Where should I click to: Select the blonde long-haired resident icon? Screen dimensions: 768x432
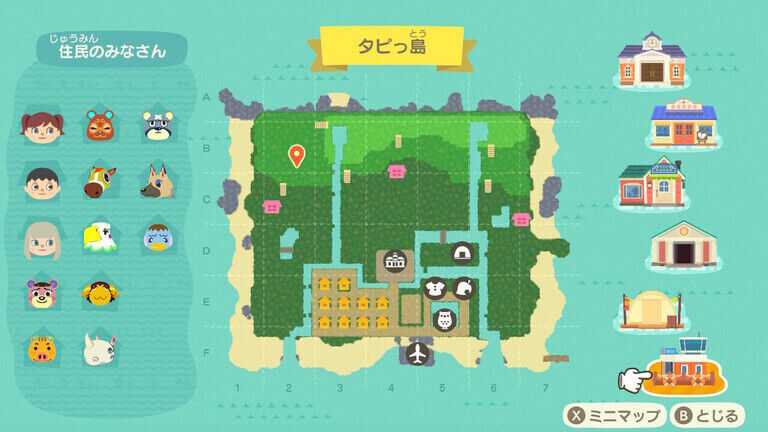[x=41, y=238]
